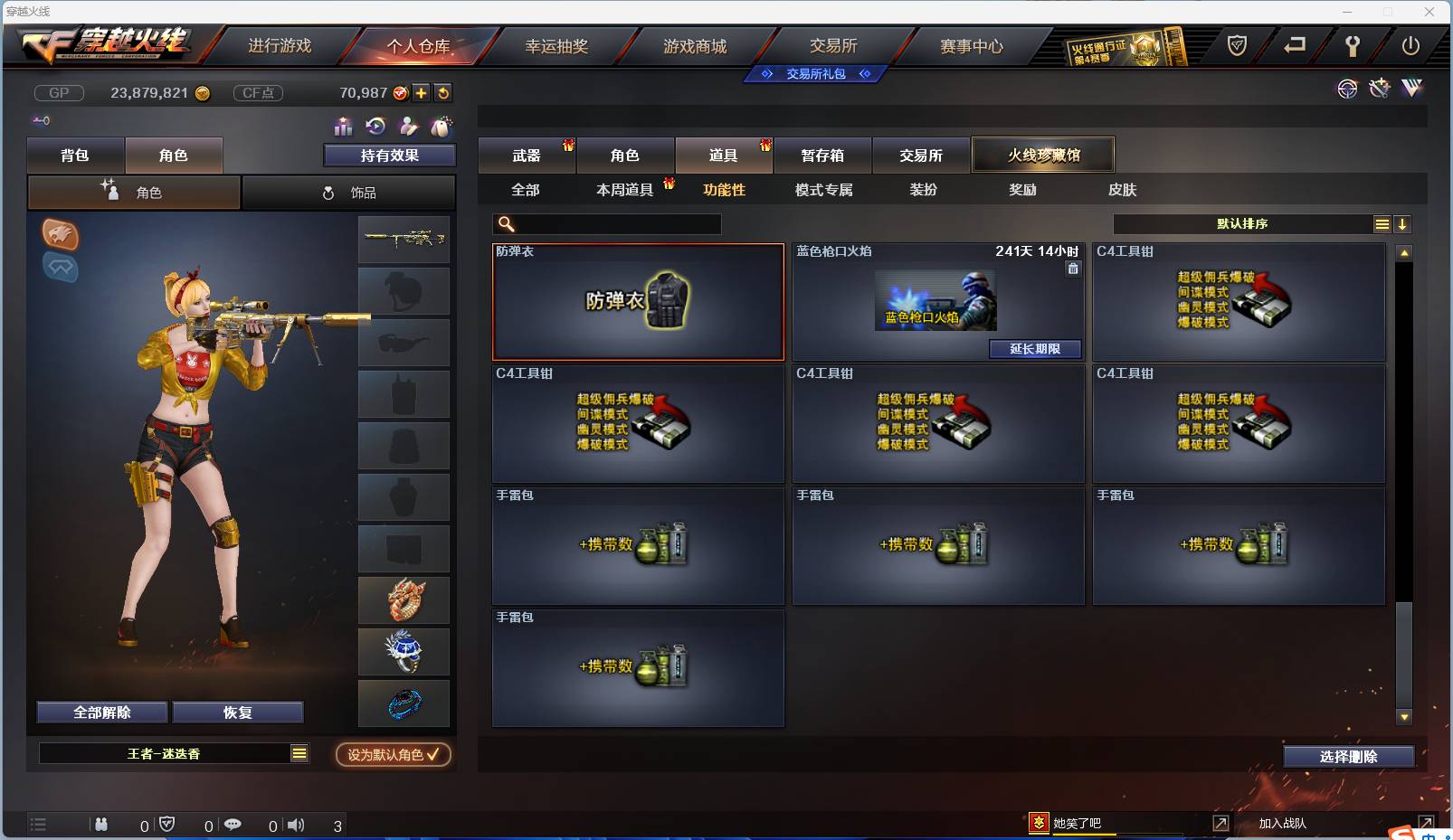
Task: Expand the 王者-迷迭香 character list menu
Action: pos(299,752)
